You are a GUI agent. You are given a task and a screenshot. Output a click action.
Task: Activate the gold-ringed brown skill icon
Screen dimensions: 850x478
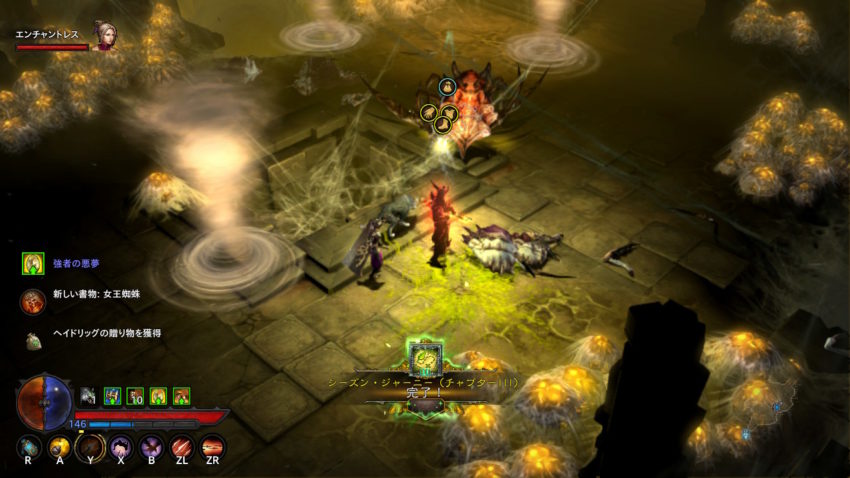tap(90, 447)
